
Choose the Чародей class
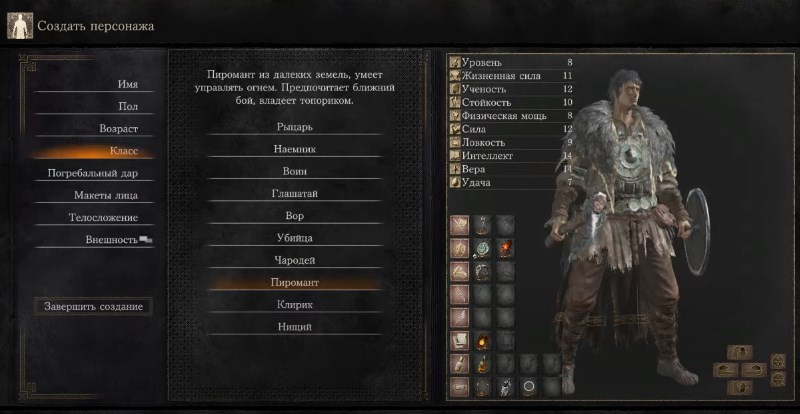(294, 260)
